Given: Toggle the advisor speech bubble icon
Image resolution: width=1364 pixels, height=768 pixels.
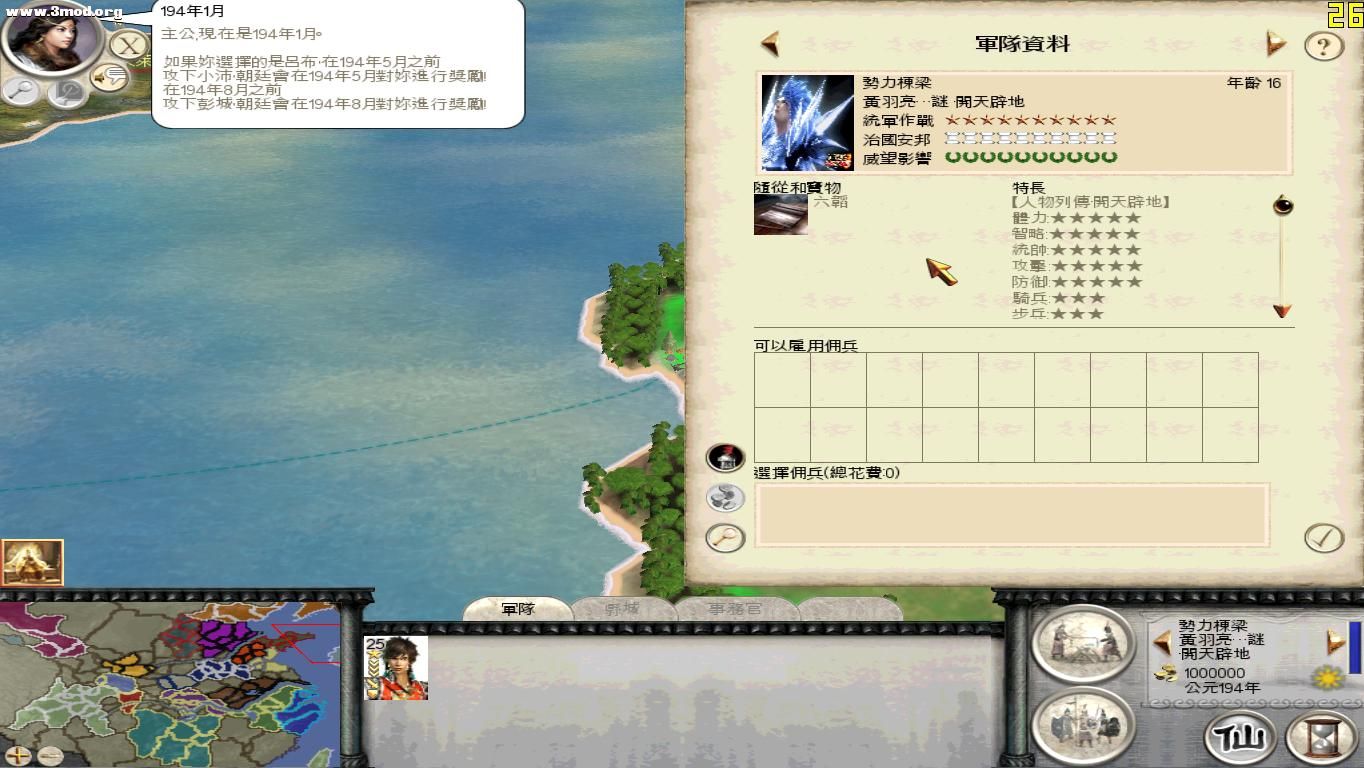Looking at the screenshot, I should 108,78.
